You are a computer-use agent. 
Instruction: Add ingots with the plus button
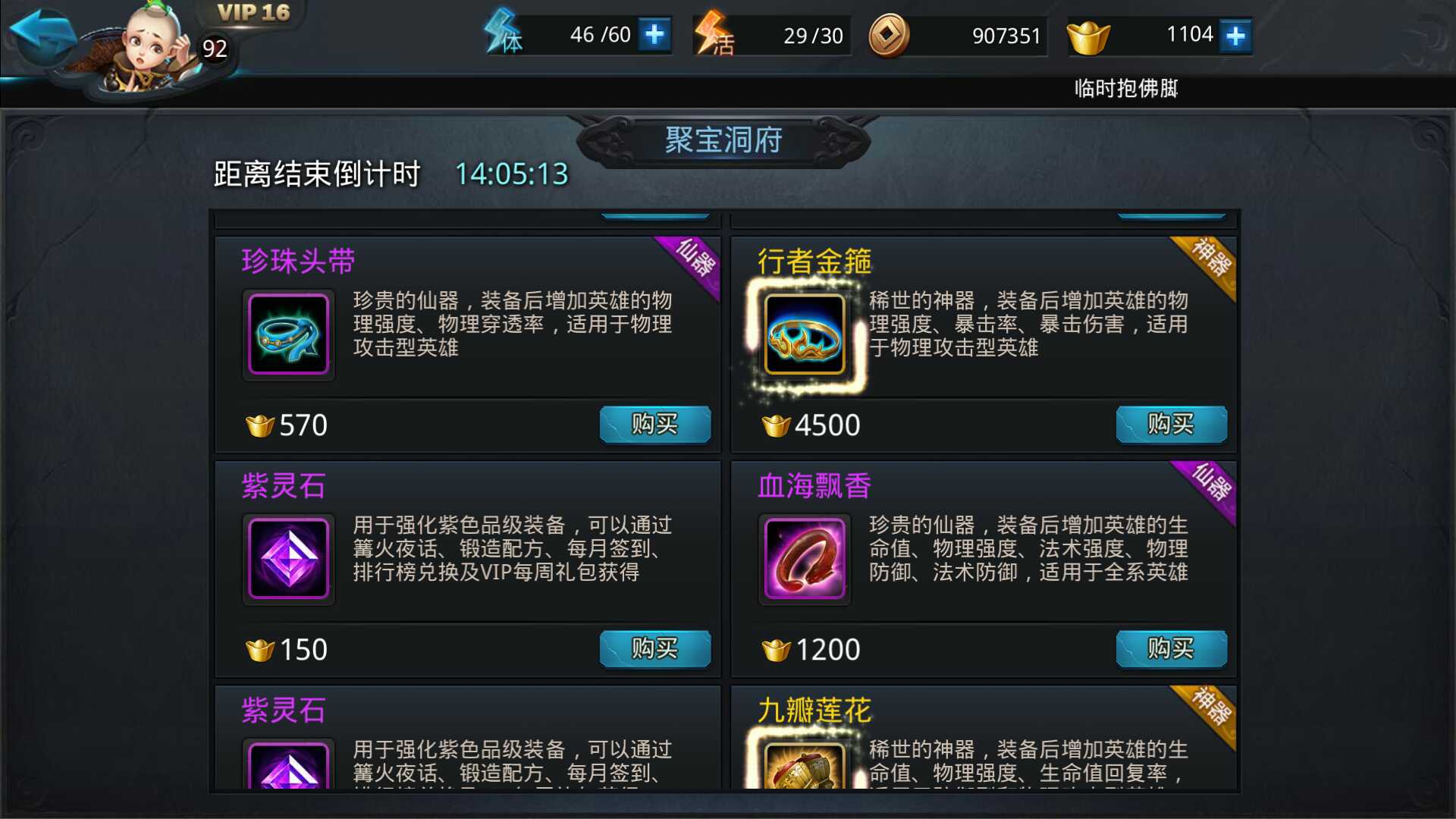[x=1235, y=33]
